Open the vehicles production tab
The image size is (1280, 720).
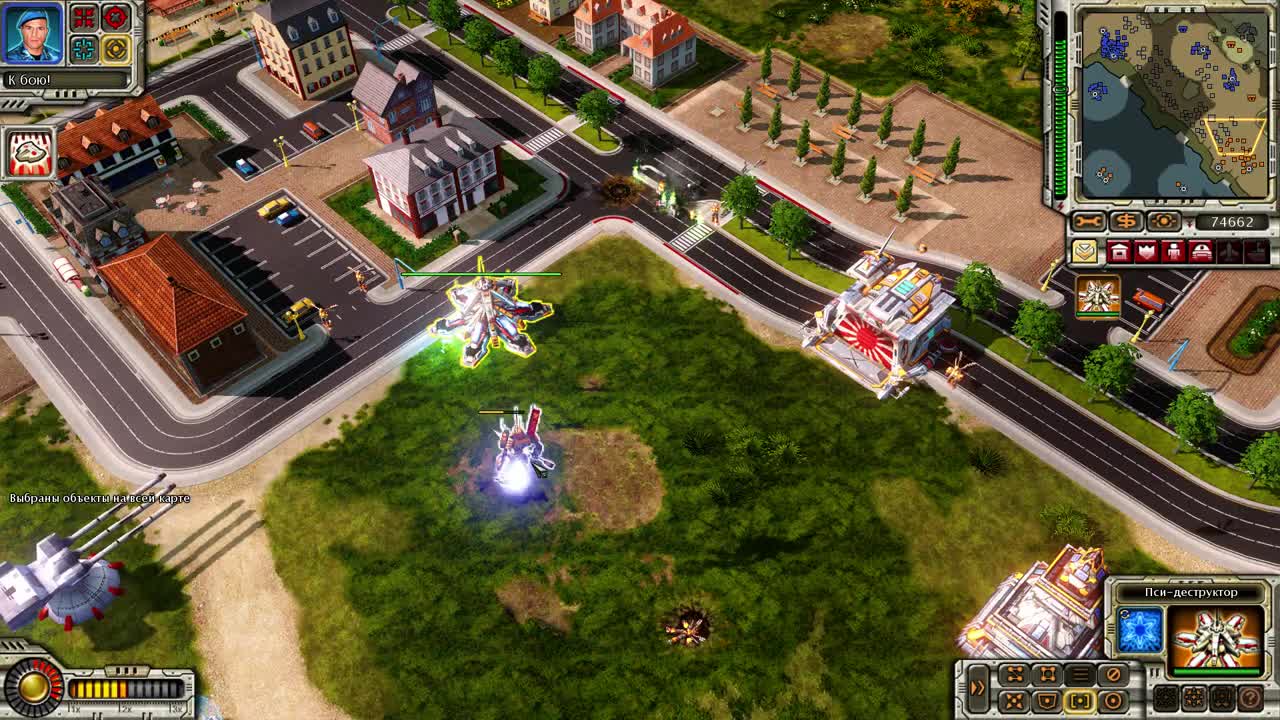tap(1200, 251)
